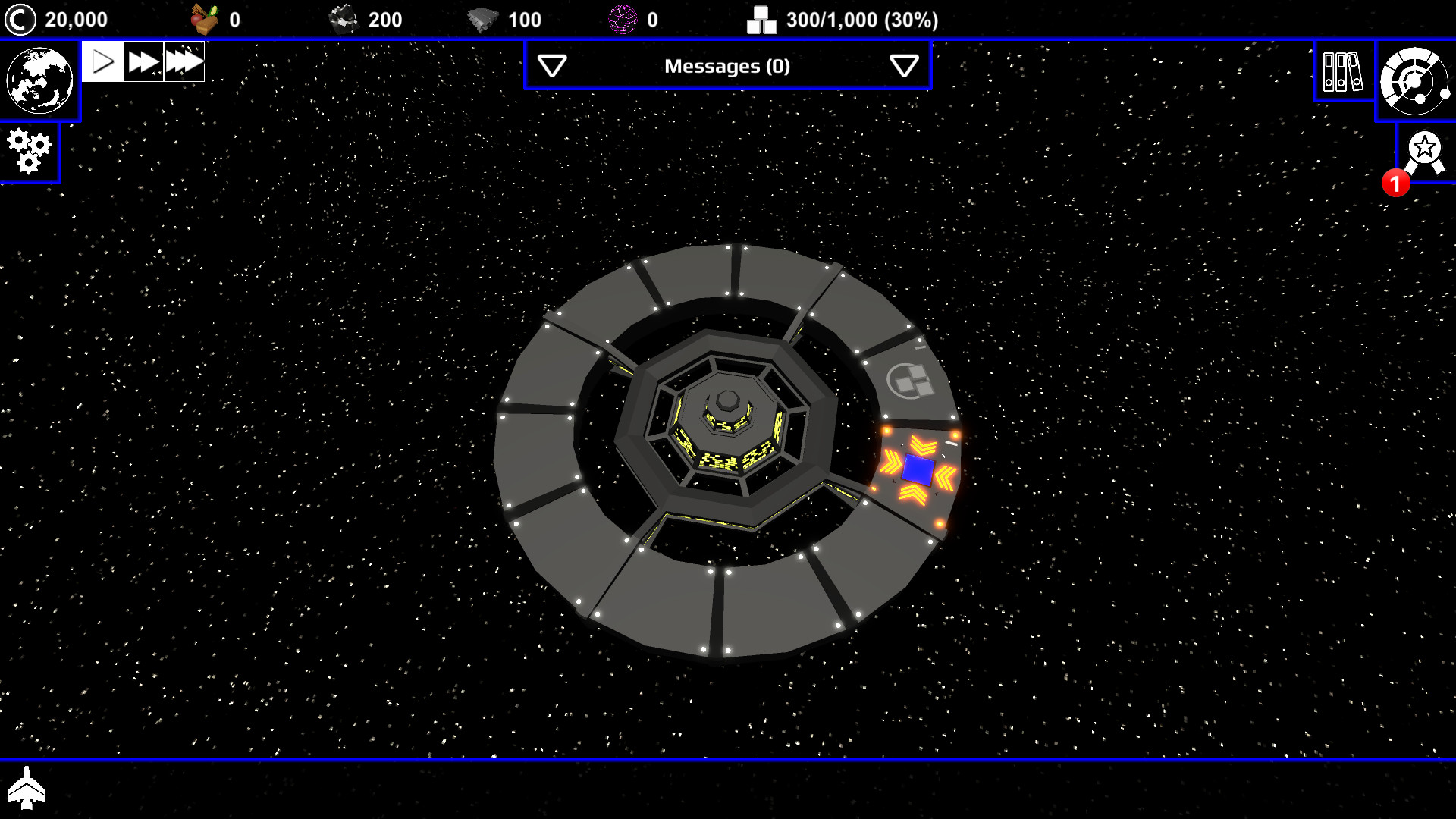
Task: Open the settings gear menu
Action: click(29, 151)
